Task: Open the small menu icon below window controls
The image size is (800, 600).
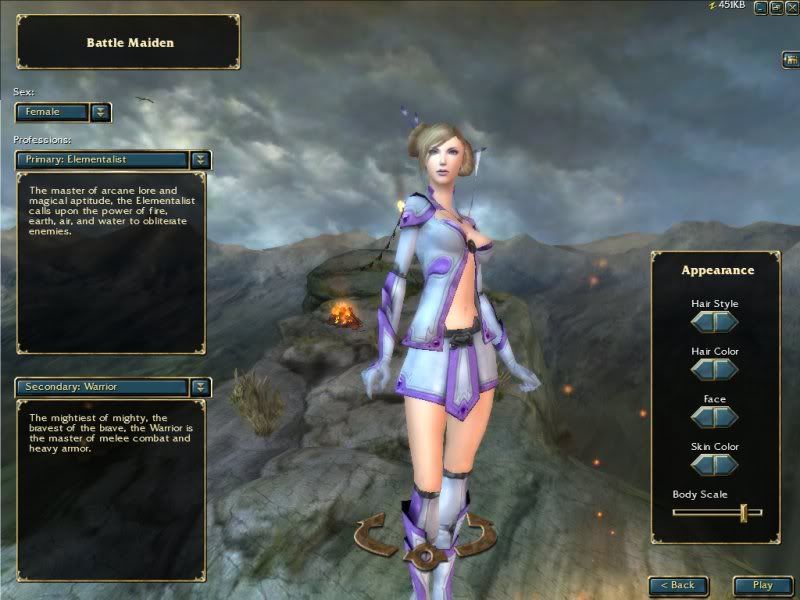Action: (x=789, y=60)
